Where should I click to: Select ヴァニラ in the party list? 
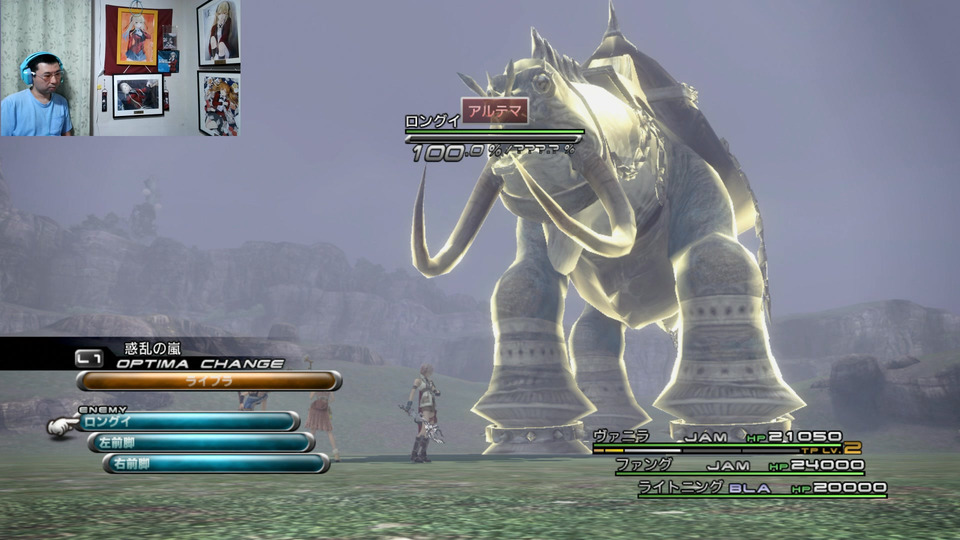click(x=621, y=436)
